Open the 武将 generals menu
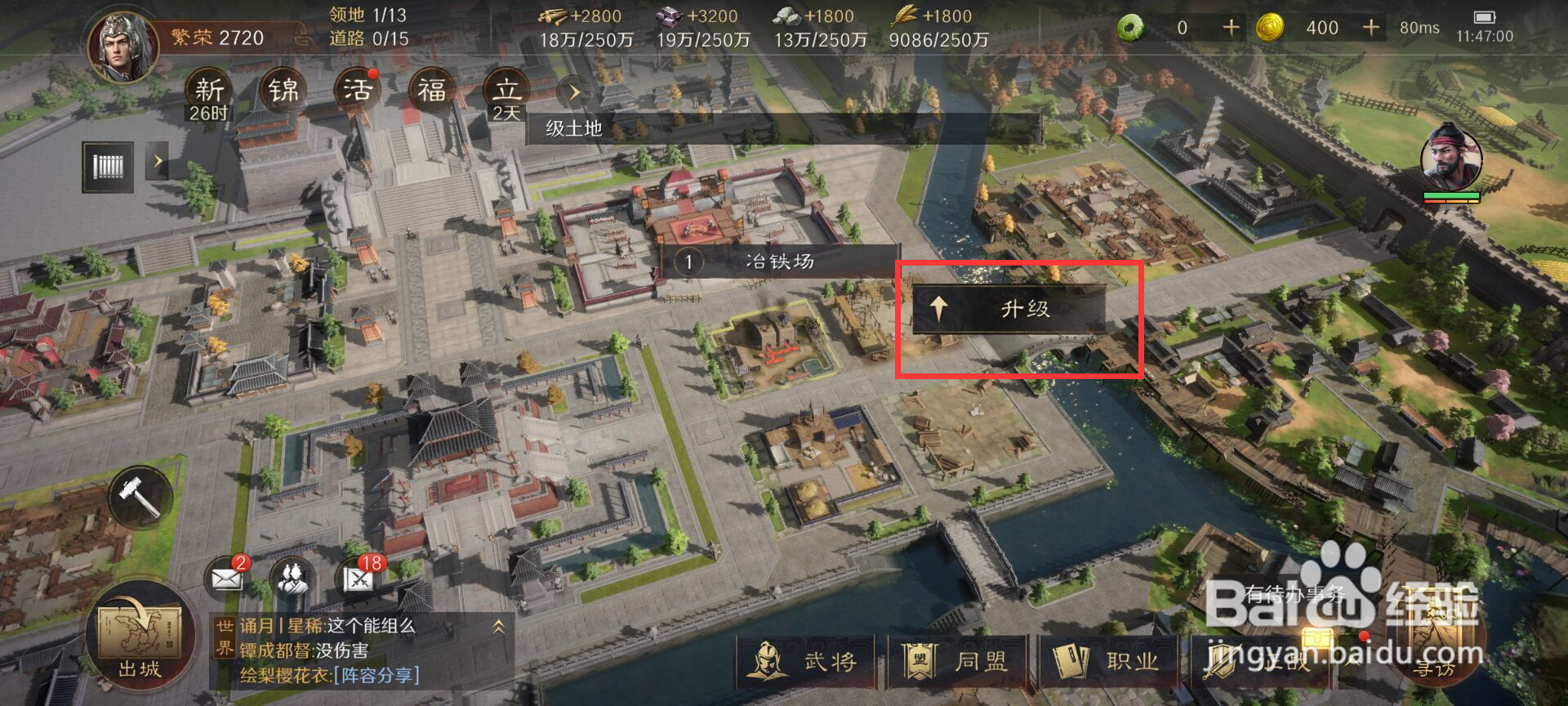 click(x=806, y=661)
